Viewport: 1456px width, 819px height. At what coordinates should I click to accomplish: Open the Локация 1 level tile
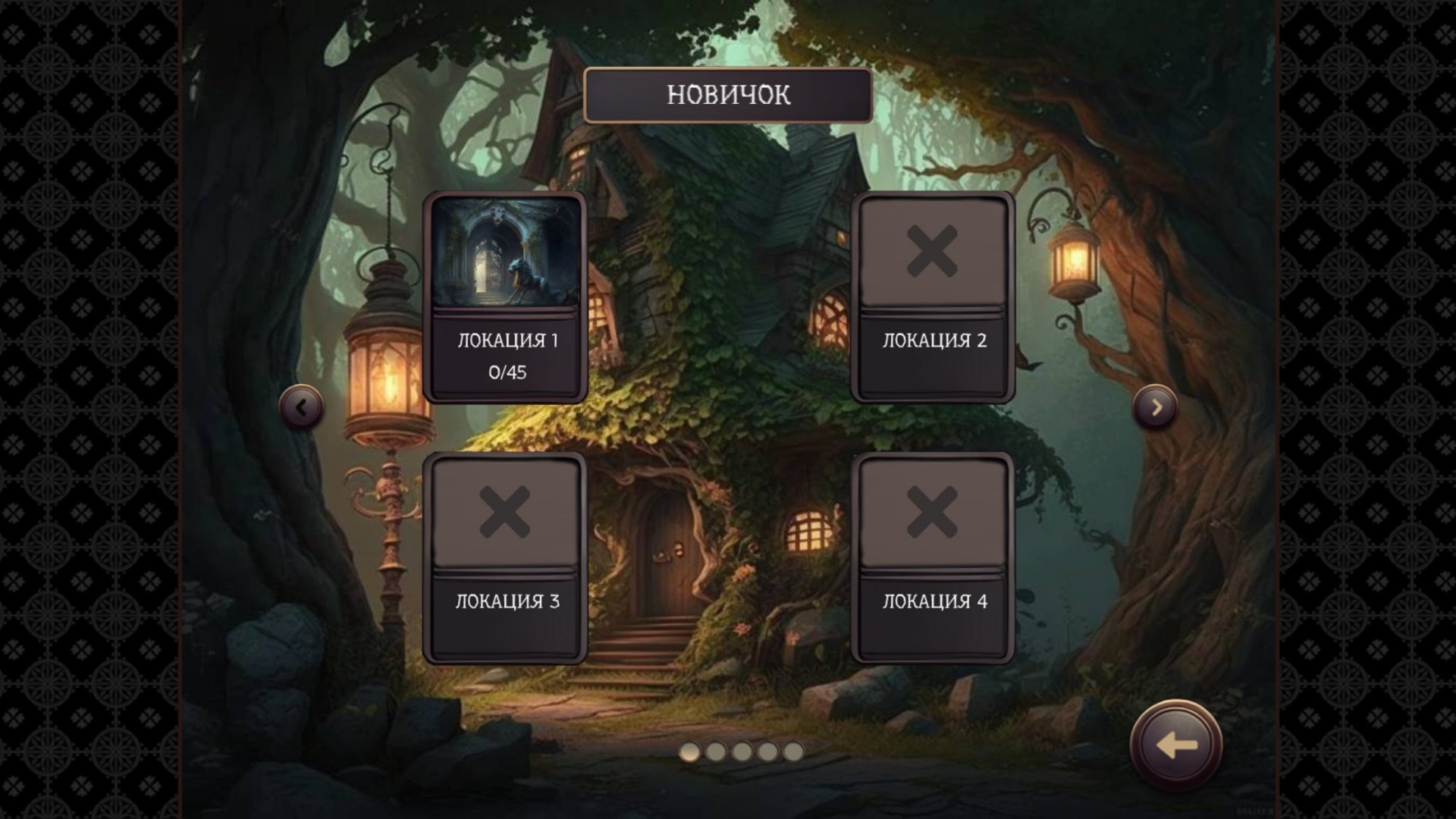pyautogui.click(x=506, y=297)
